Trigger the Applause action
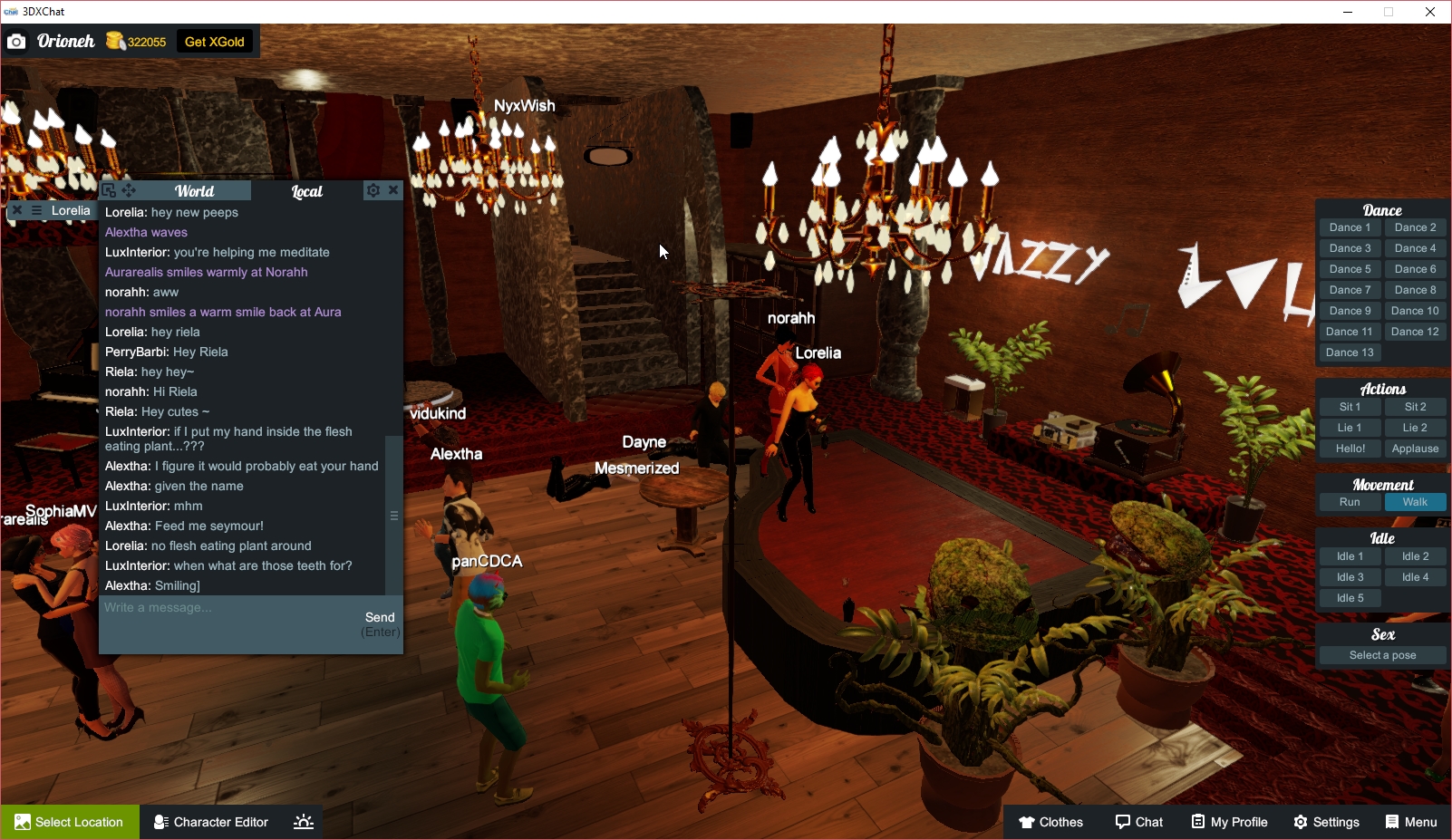Viewport: 1452px width, 840px height. (1415, 448)
